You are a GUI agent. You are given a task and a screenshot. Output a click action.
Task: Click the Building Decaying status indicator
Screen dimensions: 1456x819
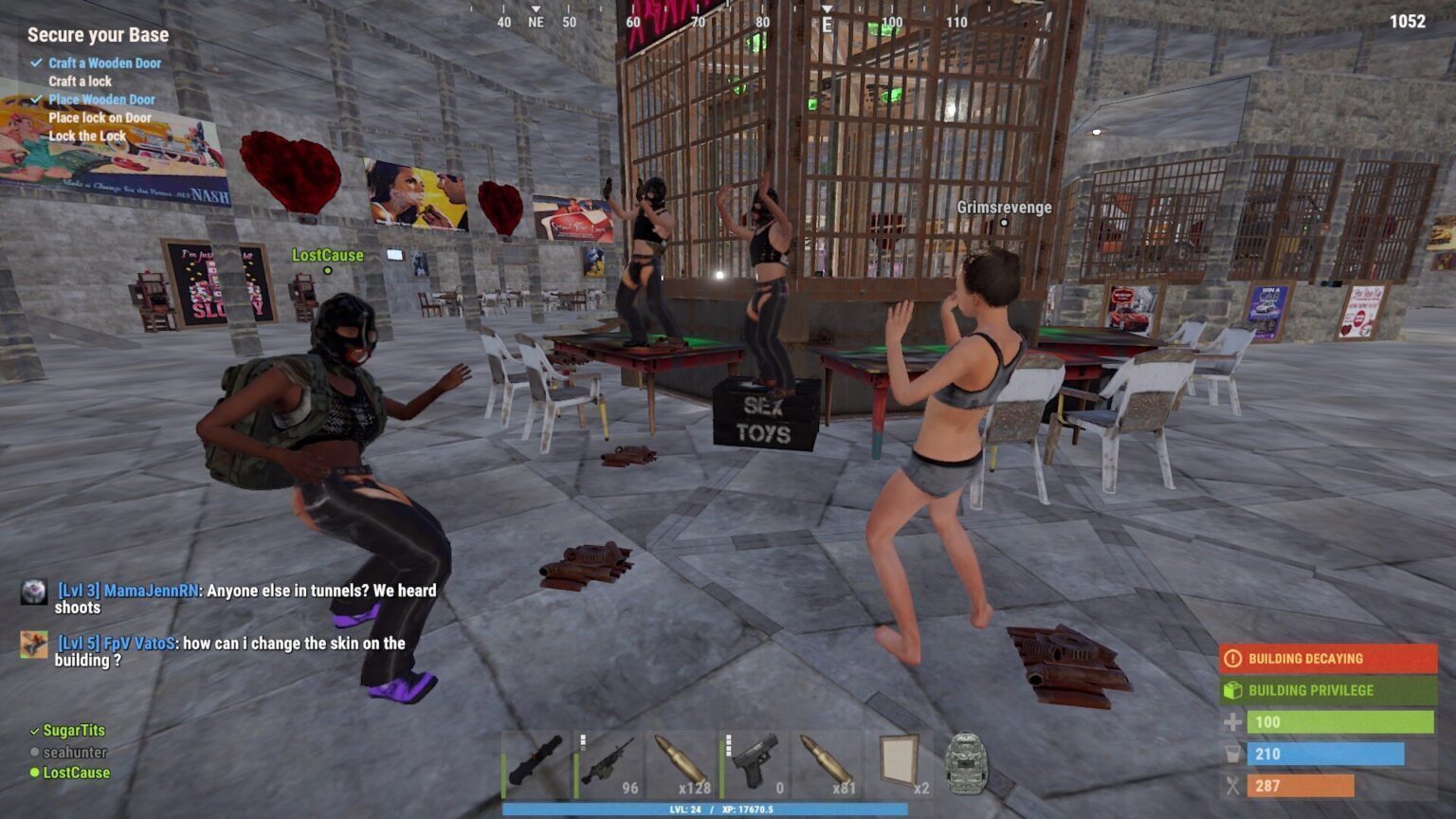pos(1327,659)
